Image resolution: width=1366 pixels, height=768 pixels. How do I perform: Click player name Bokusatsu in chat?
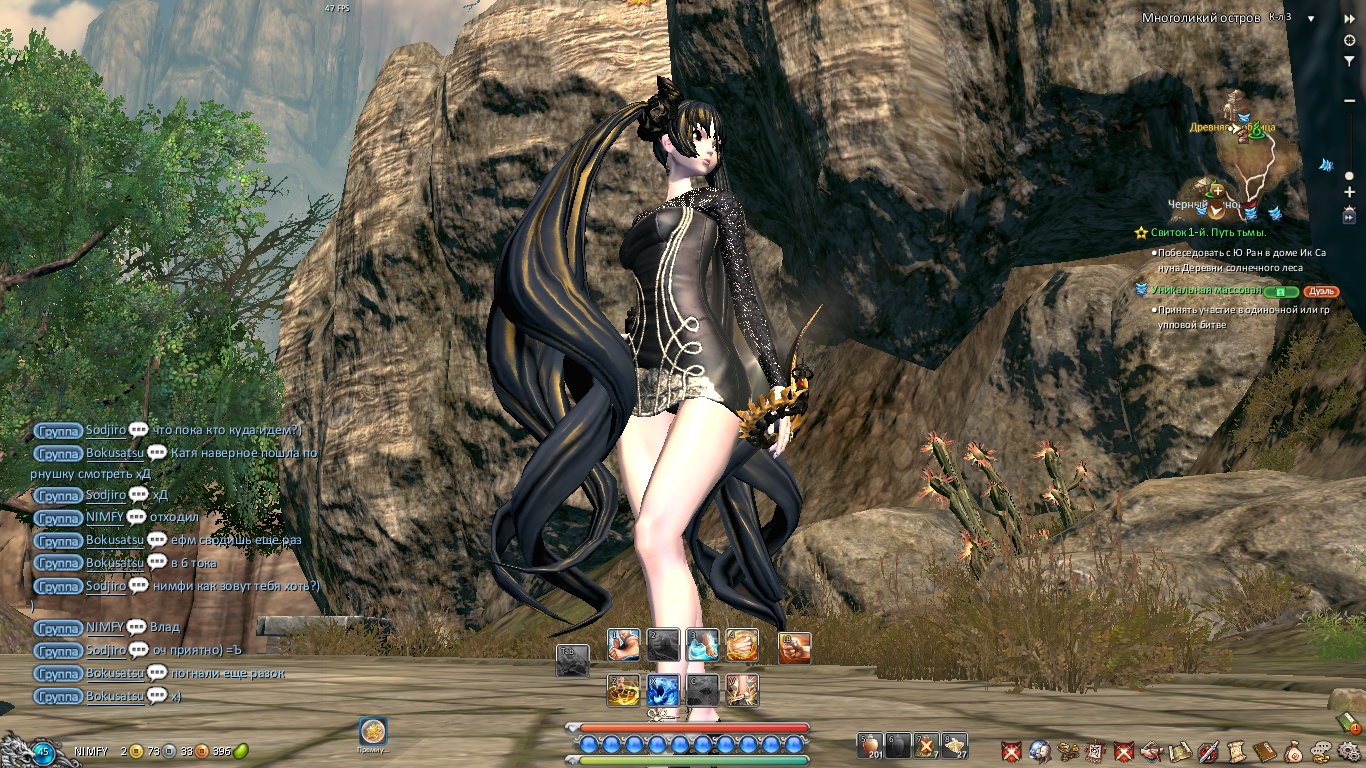[x=115, y=453]
